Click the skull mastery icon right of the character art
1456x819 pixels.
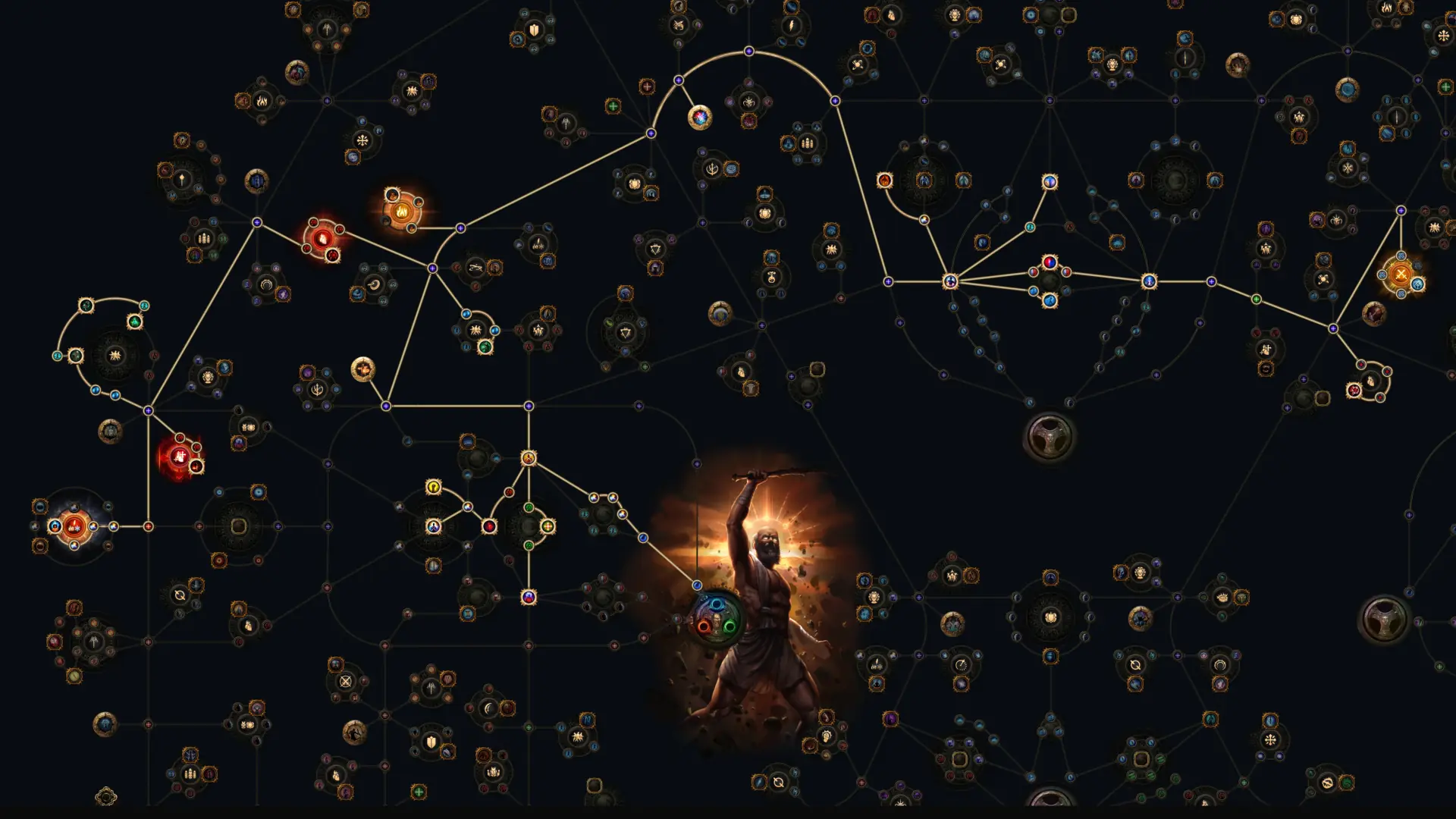pyautogui.click(x=1050, y=617)
